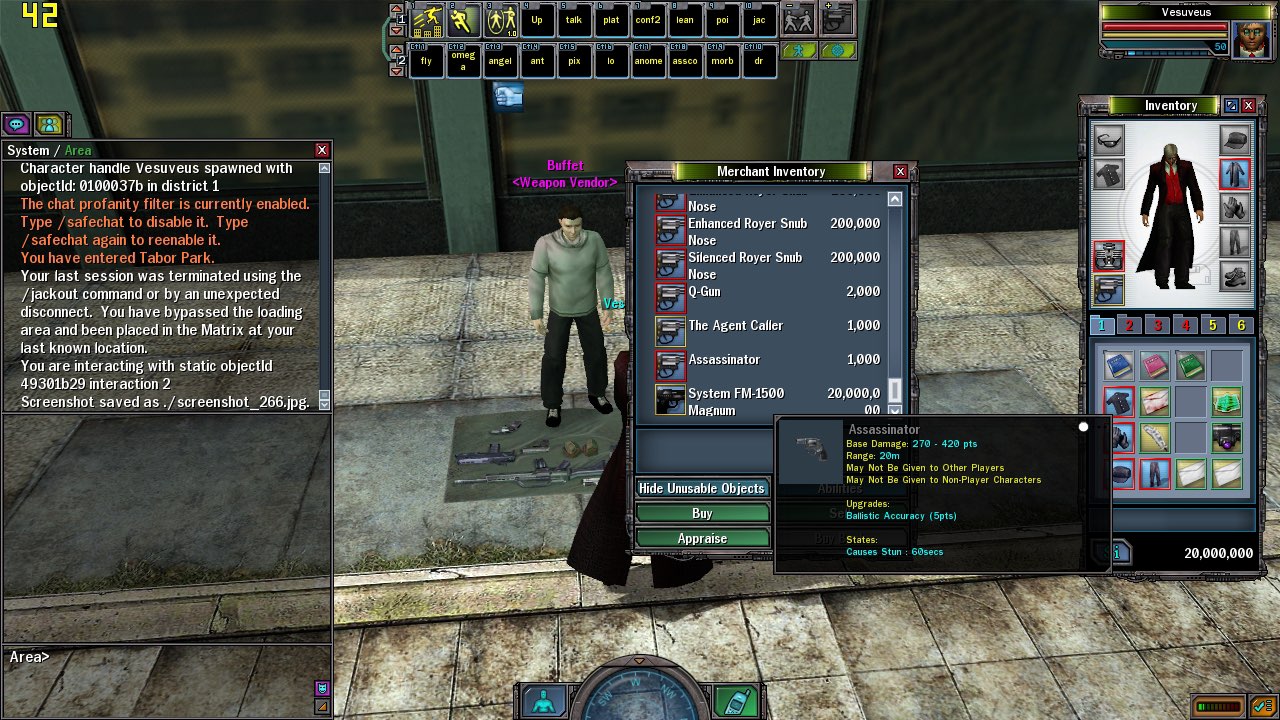Close the System chat window
The height and width of the screenshot is (720, 1280).
click(x=322, y=150)
